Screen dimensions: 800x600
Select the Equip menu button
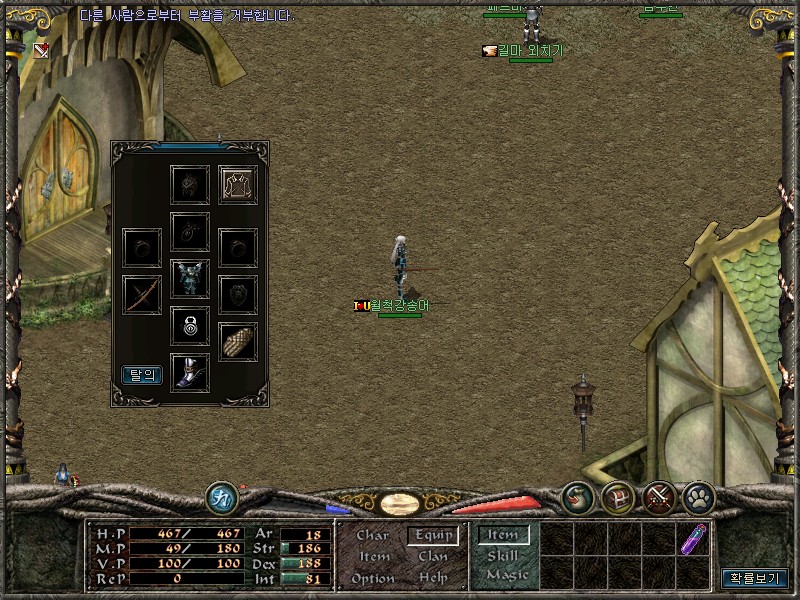[x=433, y=535]
